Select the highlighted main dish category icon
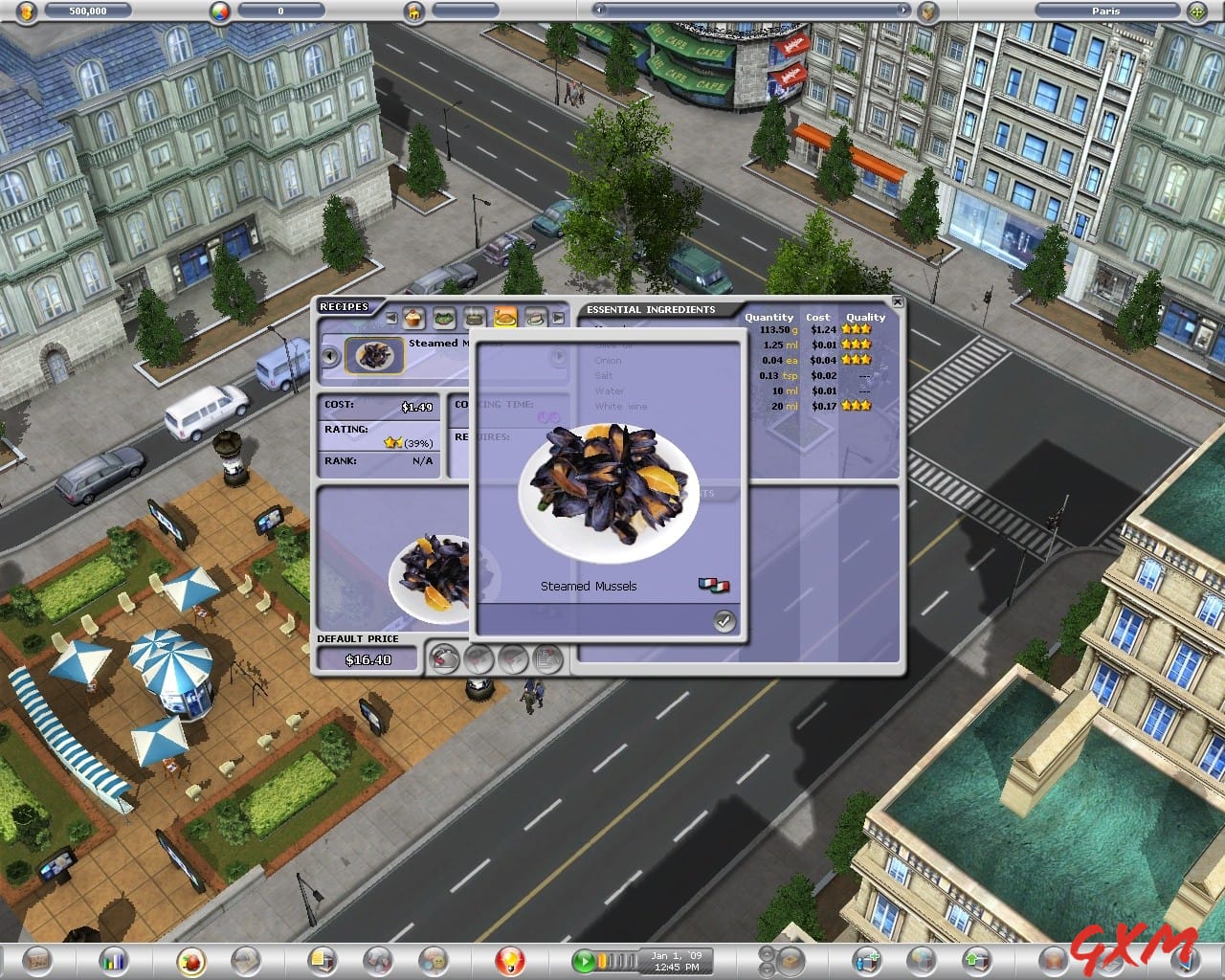This screenshot has width=1225, height=980. pos(504,318)
